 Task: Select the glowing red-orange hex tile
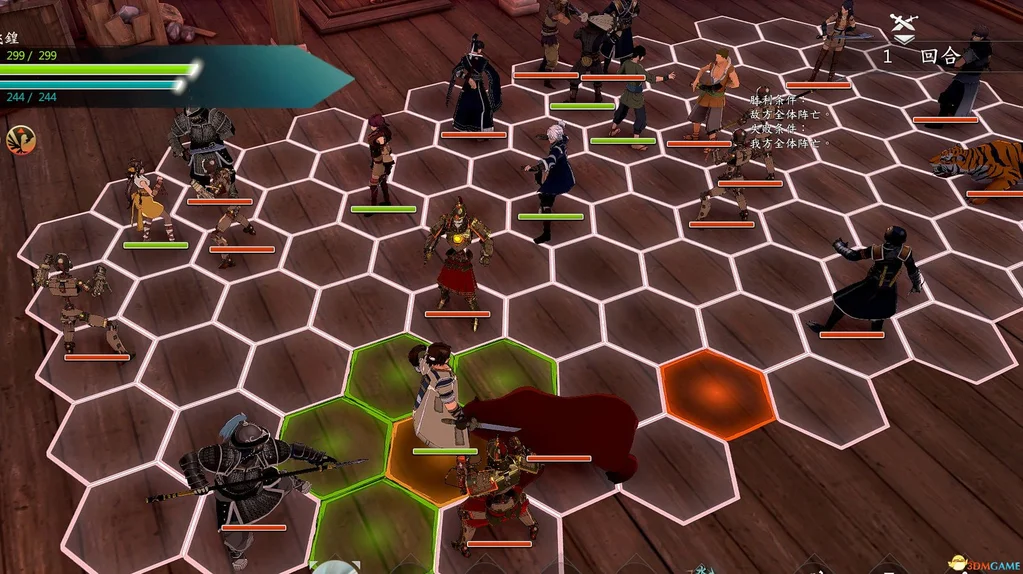(x=717, y=393)
